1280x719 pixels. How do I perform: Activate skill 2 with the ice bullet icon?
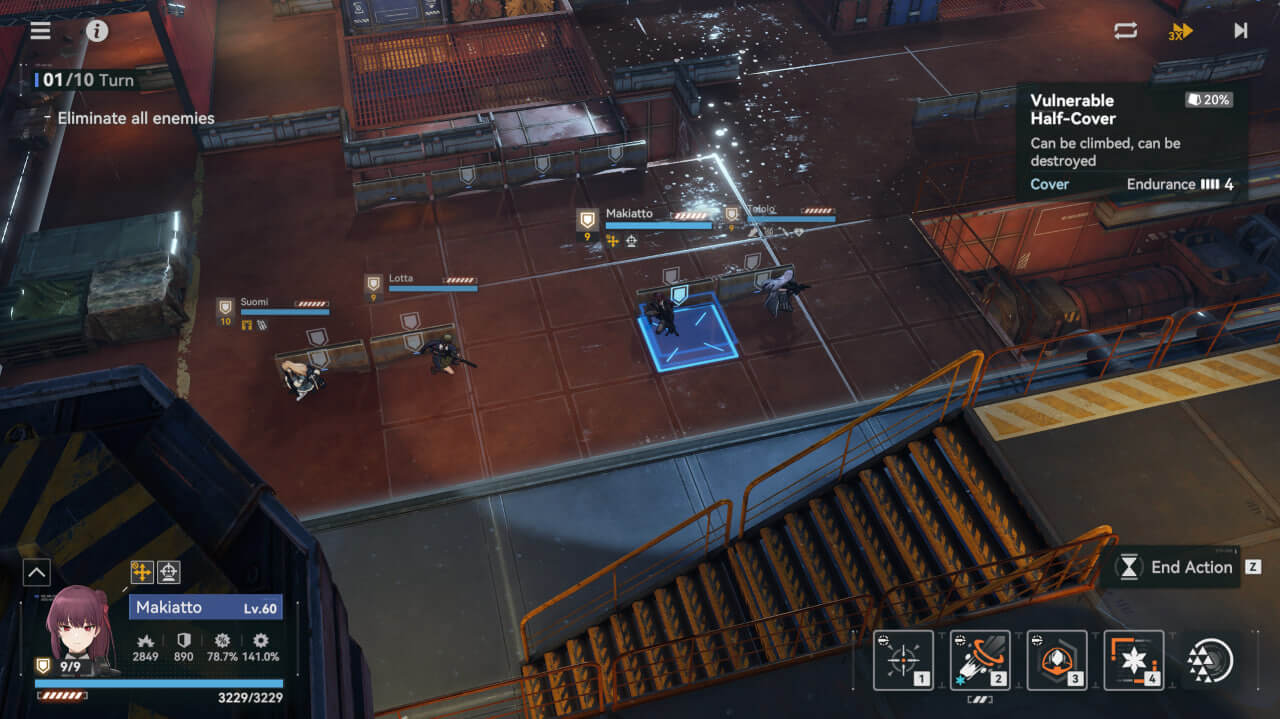(980, 660)
